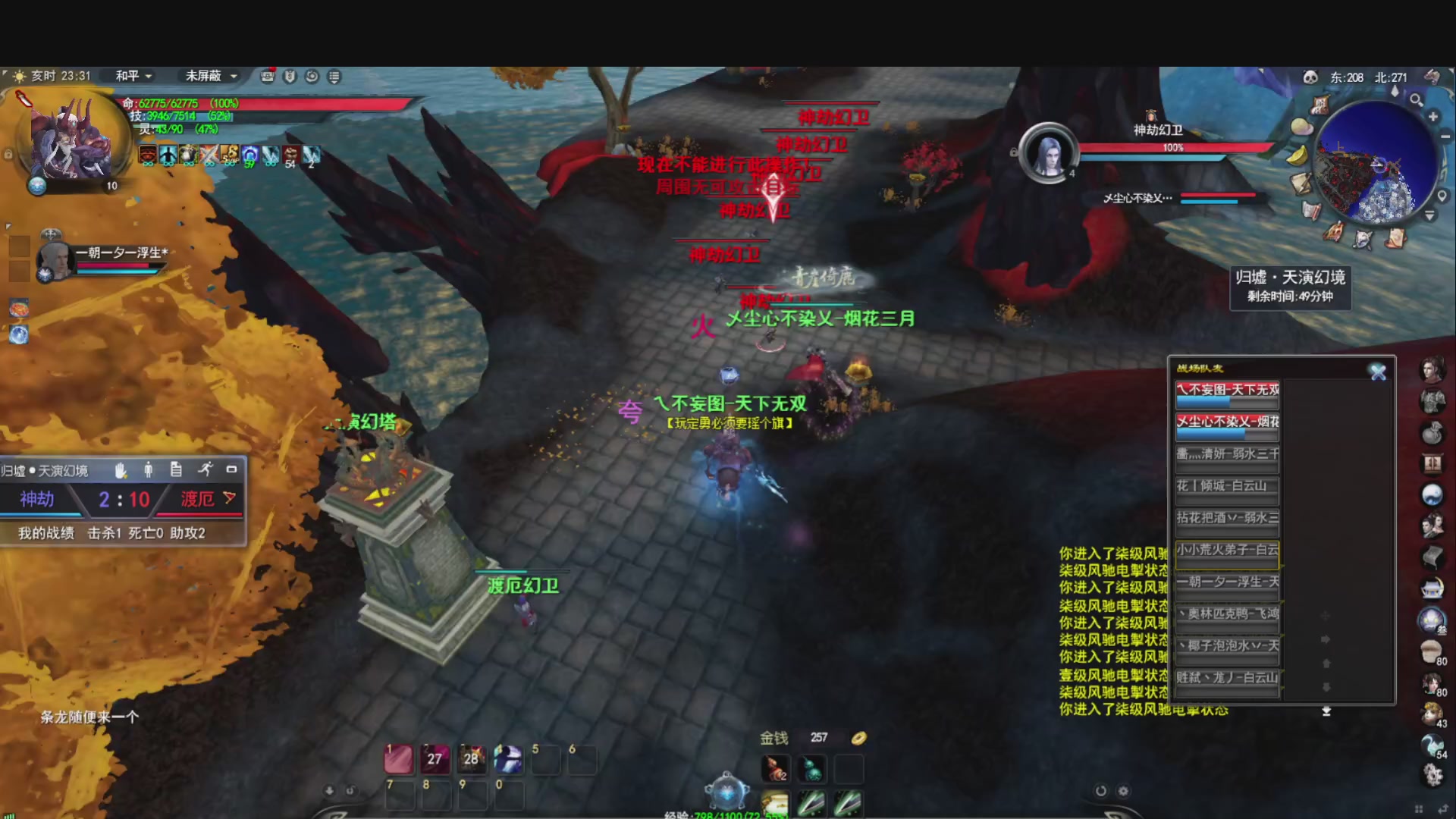Select the 〆尘心不染乂 teammate row
The image size is (1456, 819).
(1227, 422)
